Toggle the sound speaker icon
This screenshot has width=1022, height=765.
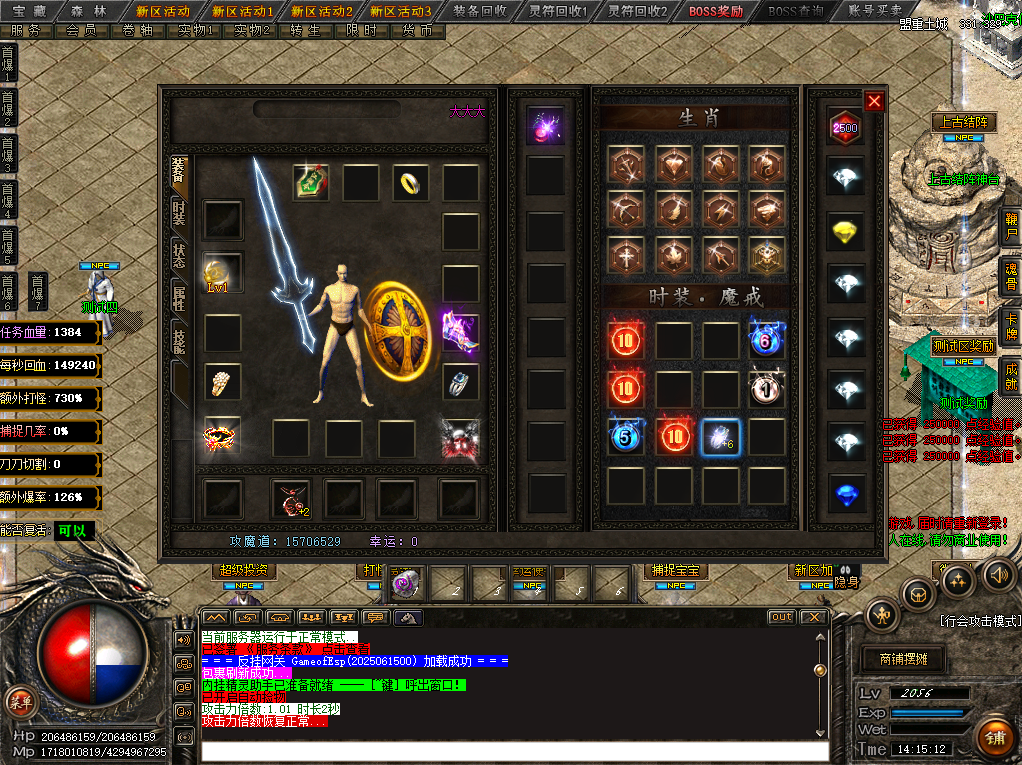click(x=996, y=574)
